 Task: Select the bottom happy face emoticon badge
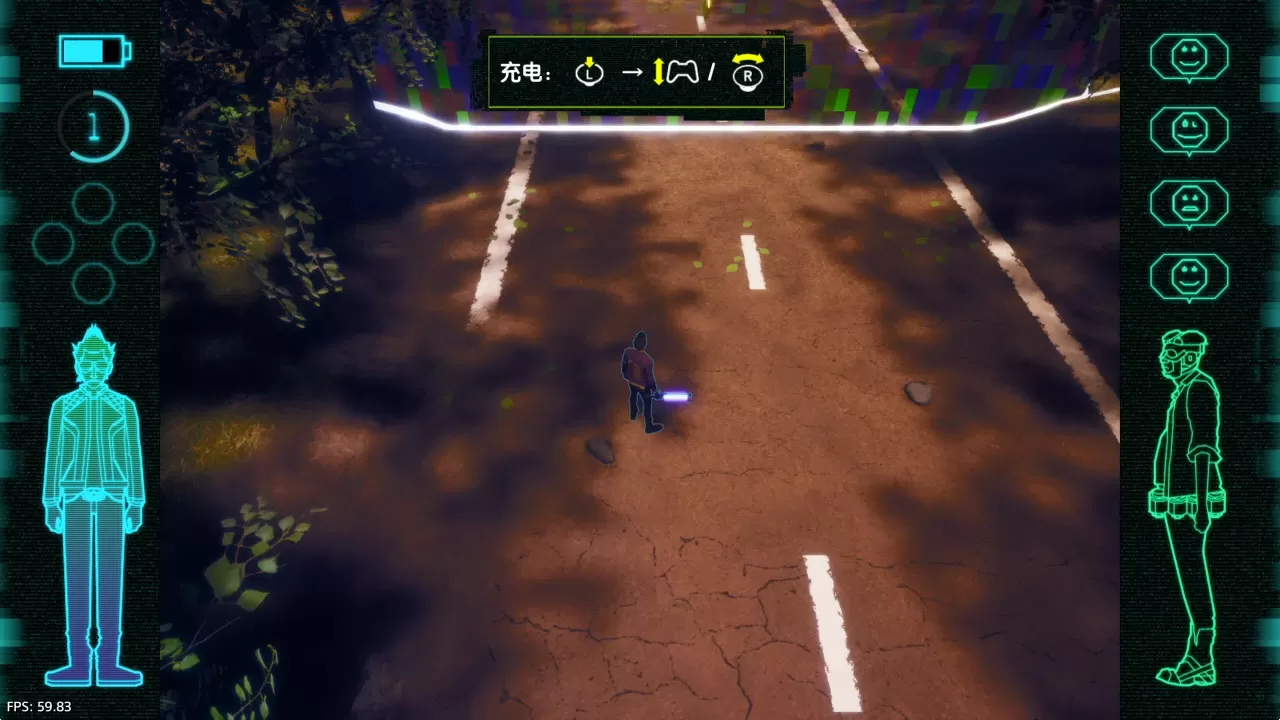1189,277
